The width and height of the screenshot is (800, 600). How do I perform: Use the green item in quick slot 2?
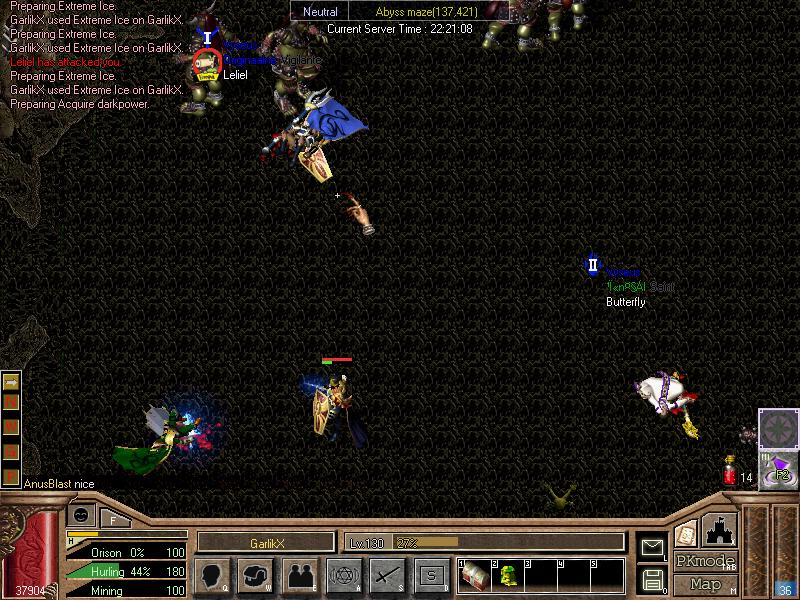507,575
